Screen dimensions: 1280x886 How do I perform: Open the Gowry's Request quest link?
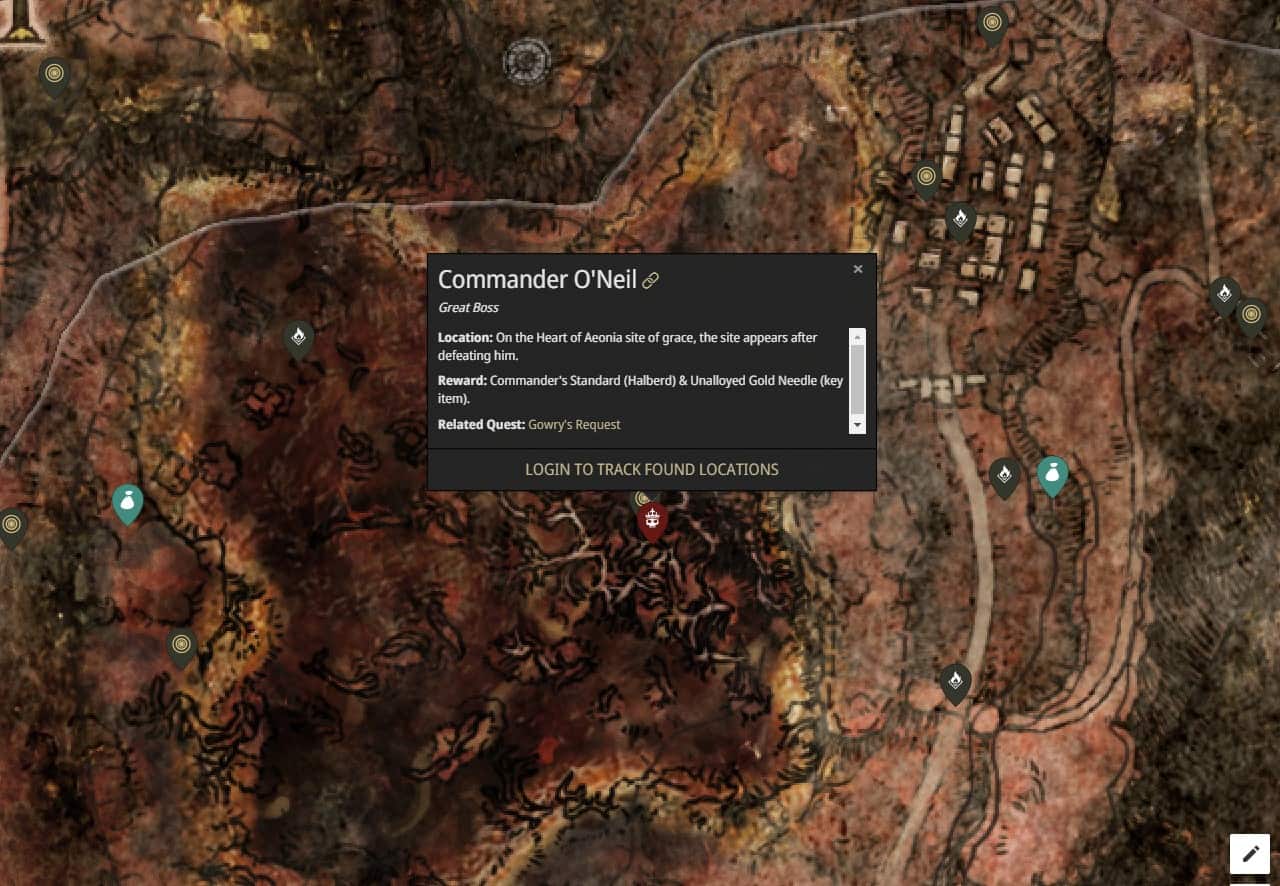pos(574,424)
